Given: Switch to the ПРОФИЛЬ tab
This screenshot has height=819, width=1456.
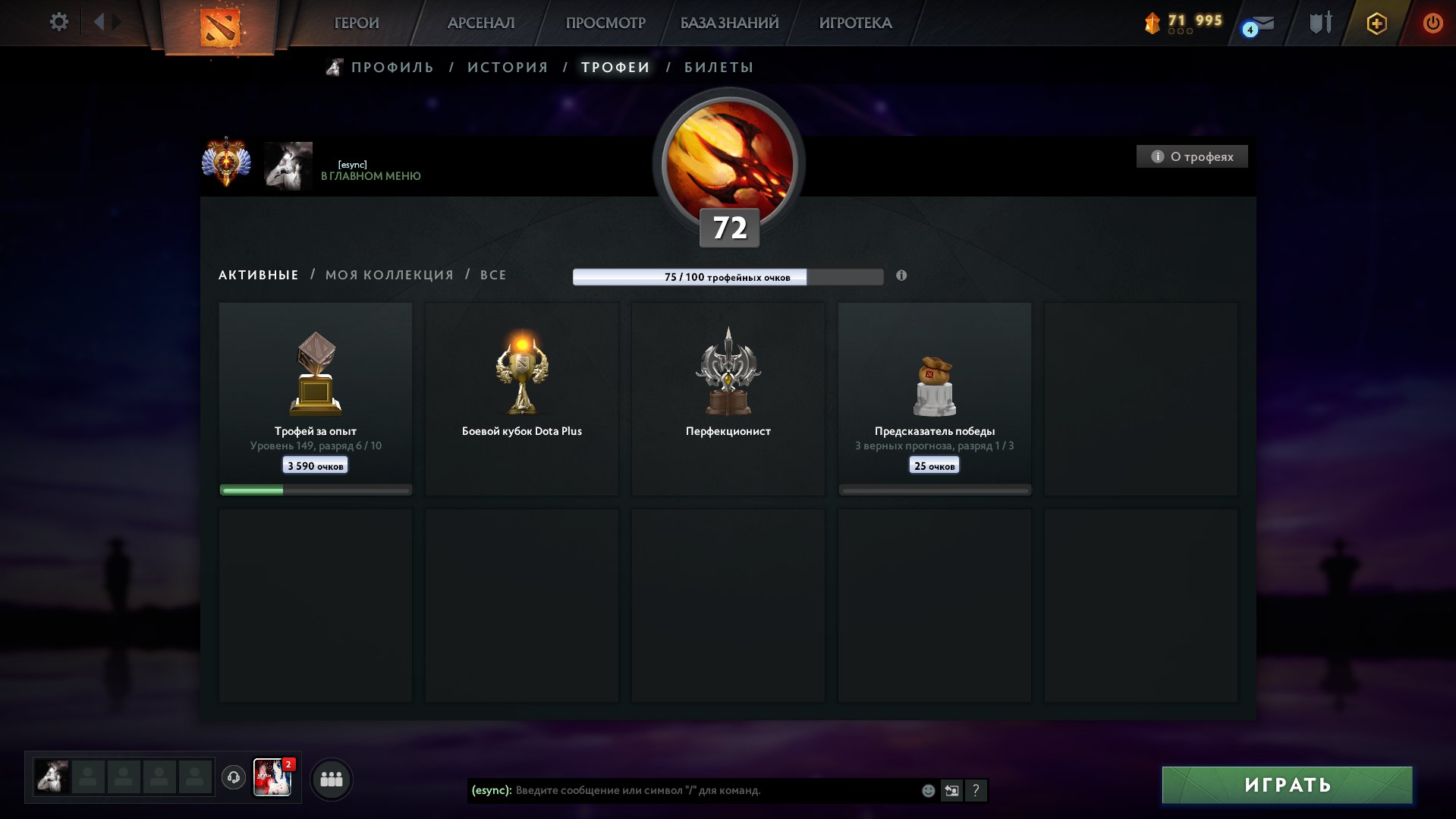Looking at the screenshot, I should 392,68.
